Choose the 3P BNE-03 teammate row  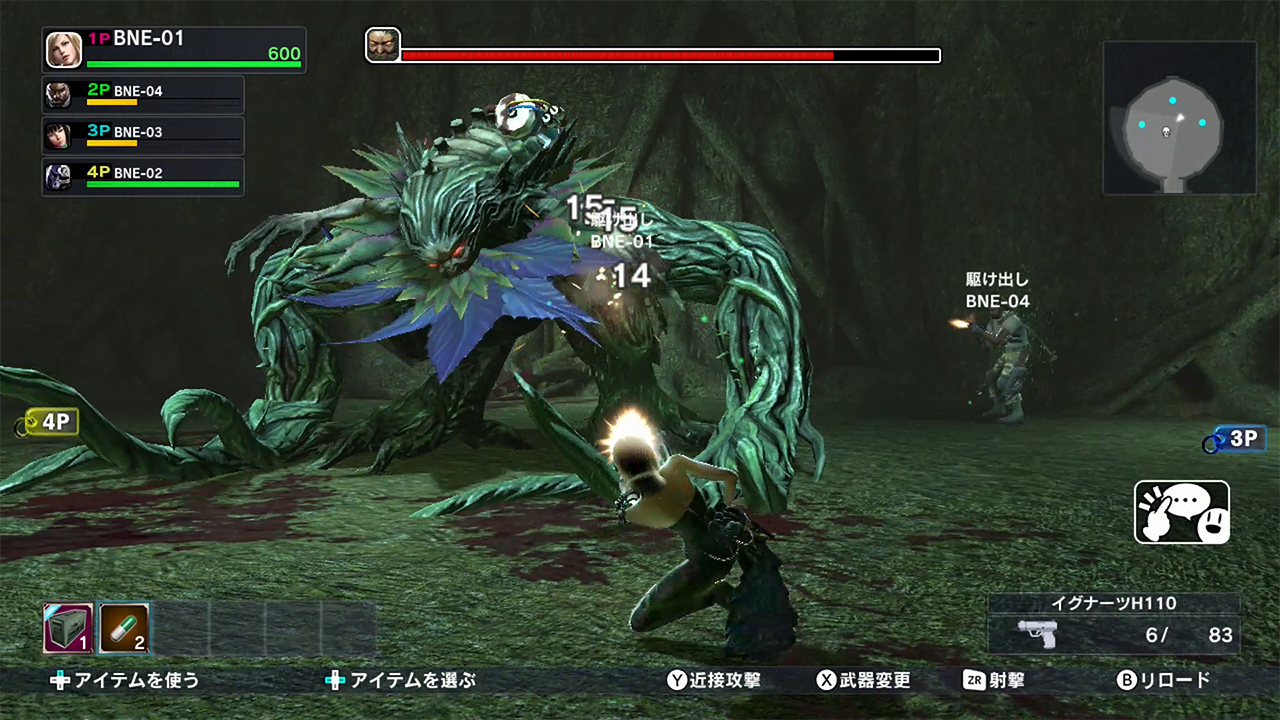coord(143,135)
